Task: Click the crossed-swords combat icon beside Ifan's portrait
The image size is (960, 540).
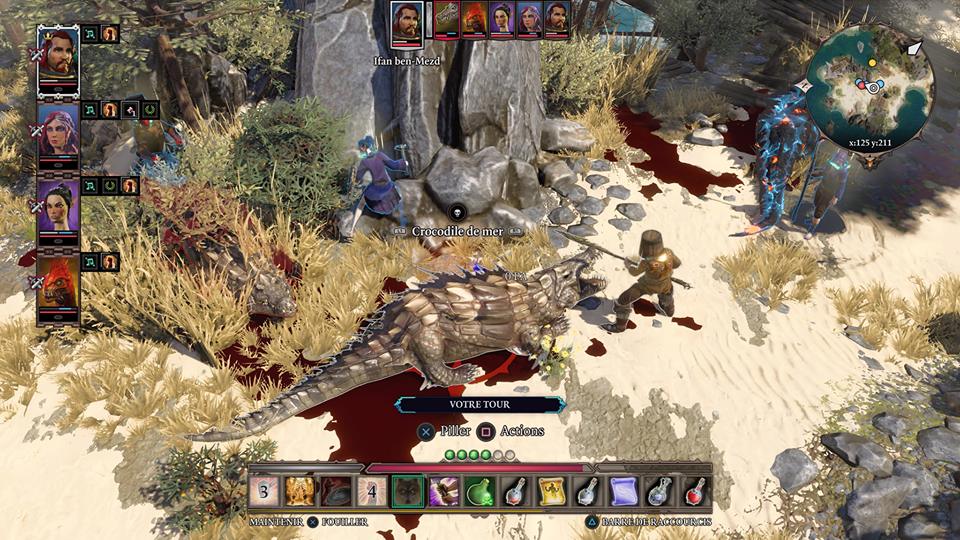Action: (x=37, y=55)
